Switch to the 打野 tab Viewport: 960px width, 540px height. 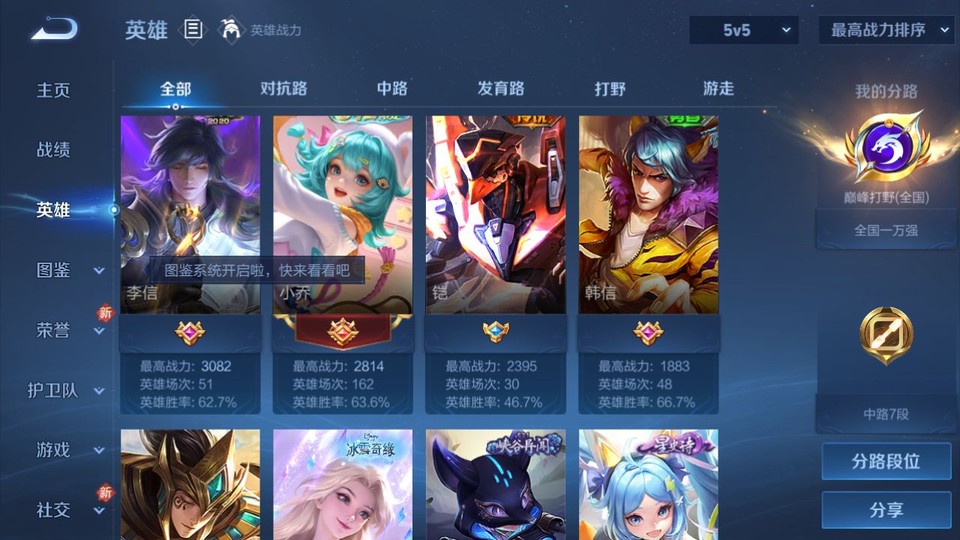tap(610, 89)
